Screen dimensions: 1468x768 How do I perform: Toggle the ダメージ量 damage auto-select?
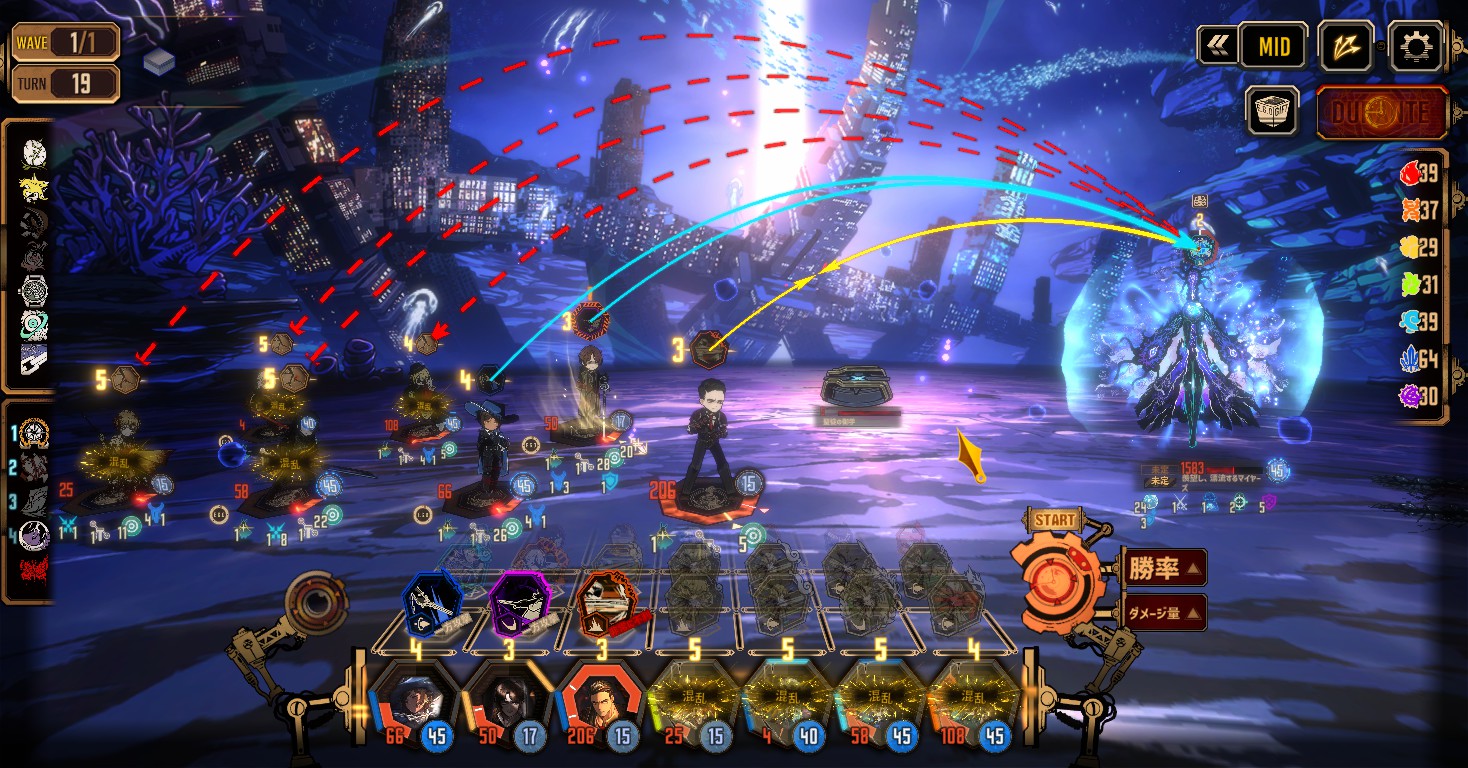pos(1164,613)
